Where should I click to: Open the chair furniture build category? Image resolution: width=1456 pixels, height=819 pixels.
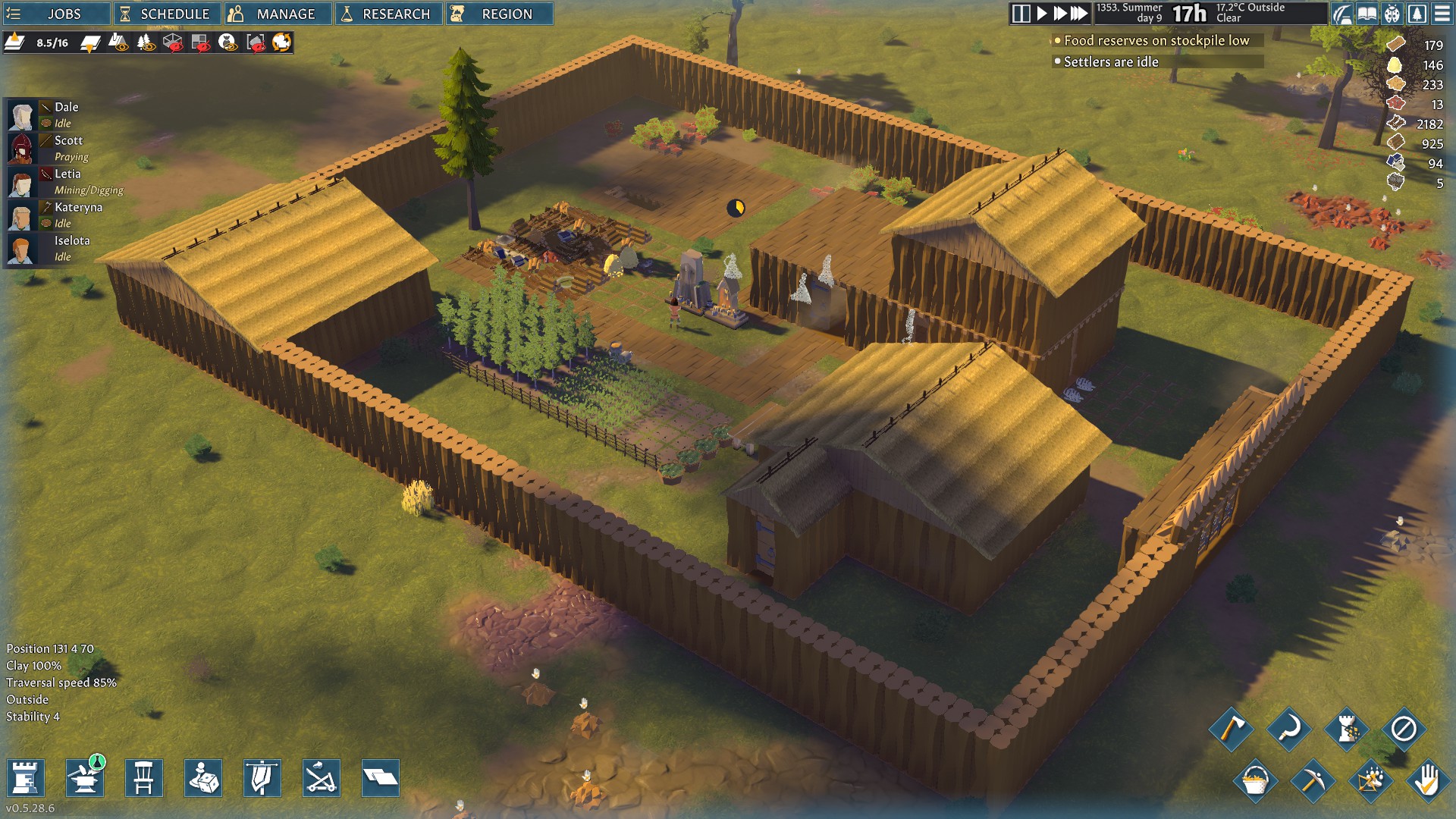(144, 778)
